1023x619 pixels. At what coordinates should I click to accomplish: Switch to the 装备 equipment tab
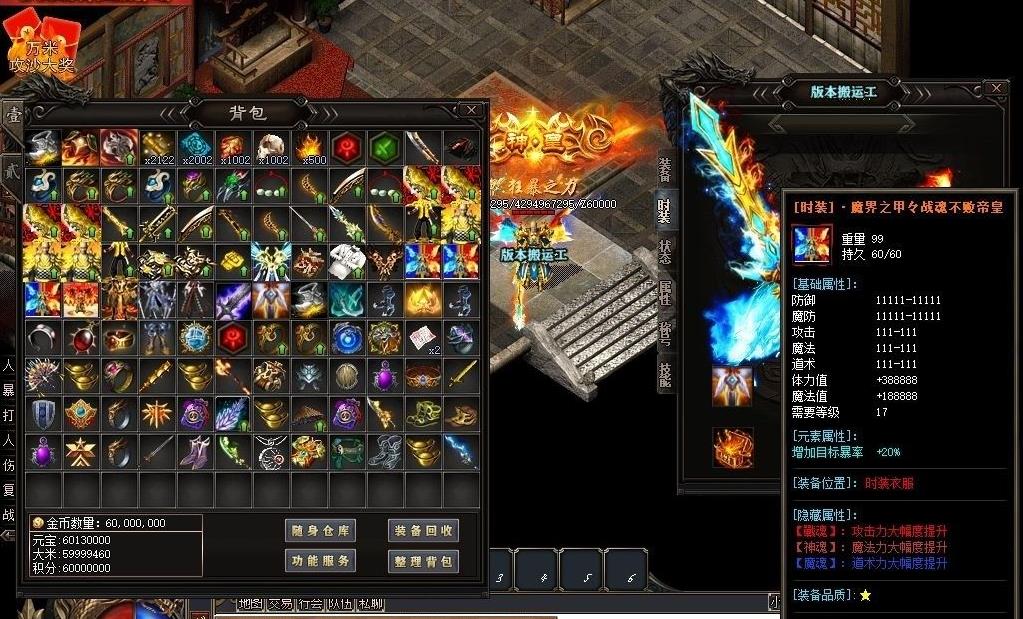click(665, 170)
